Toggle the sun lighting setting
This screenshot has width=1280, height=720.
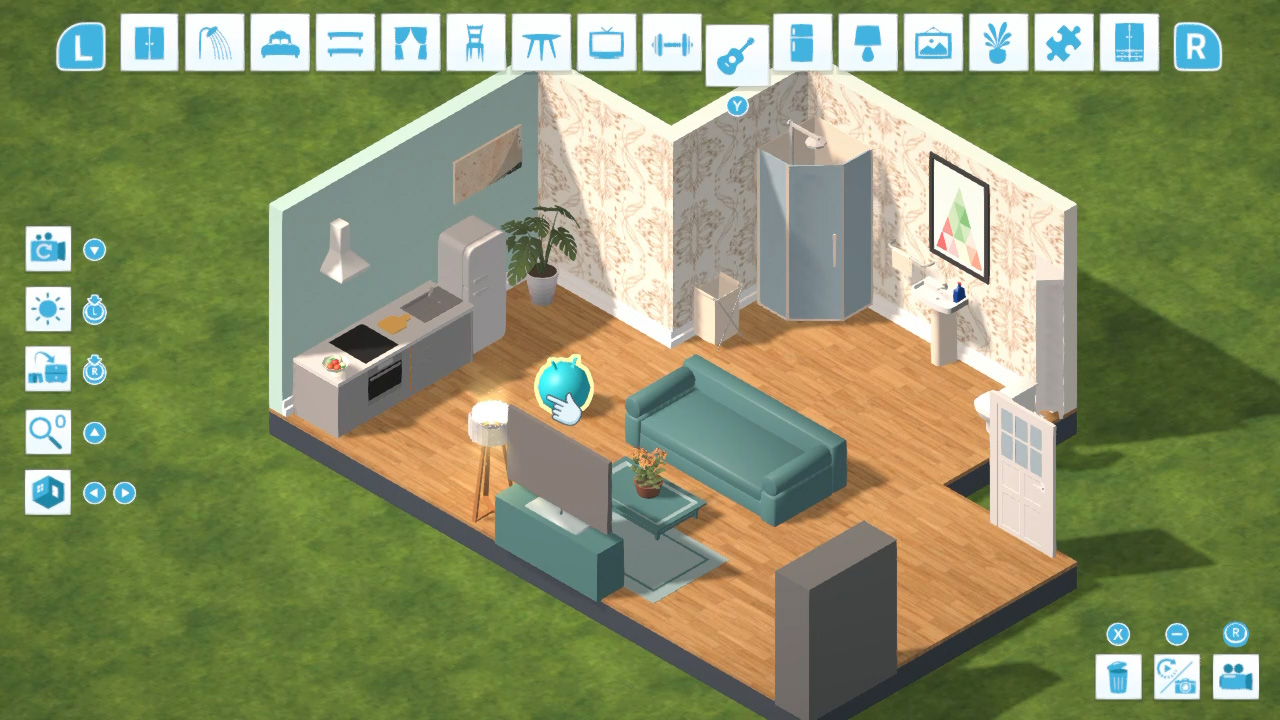coord(48,309)
